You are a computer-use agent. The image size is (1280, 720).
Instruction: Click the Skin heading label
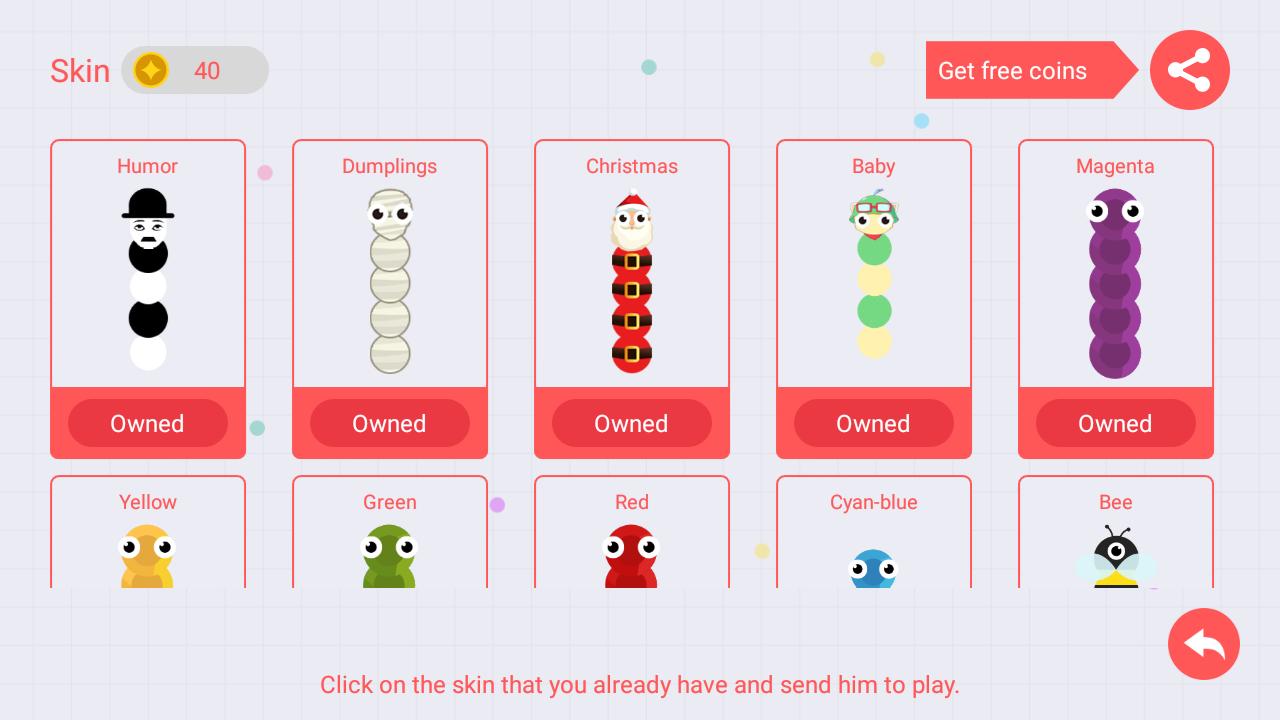80,71
